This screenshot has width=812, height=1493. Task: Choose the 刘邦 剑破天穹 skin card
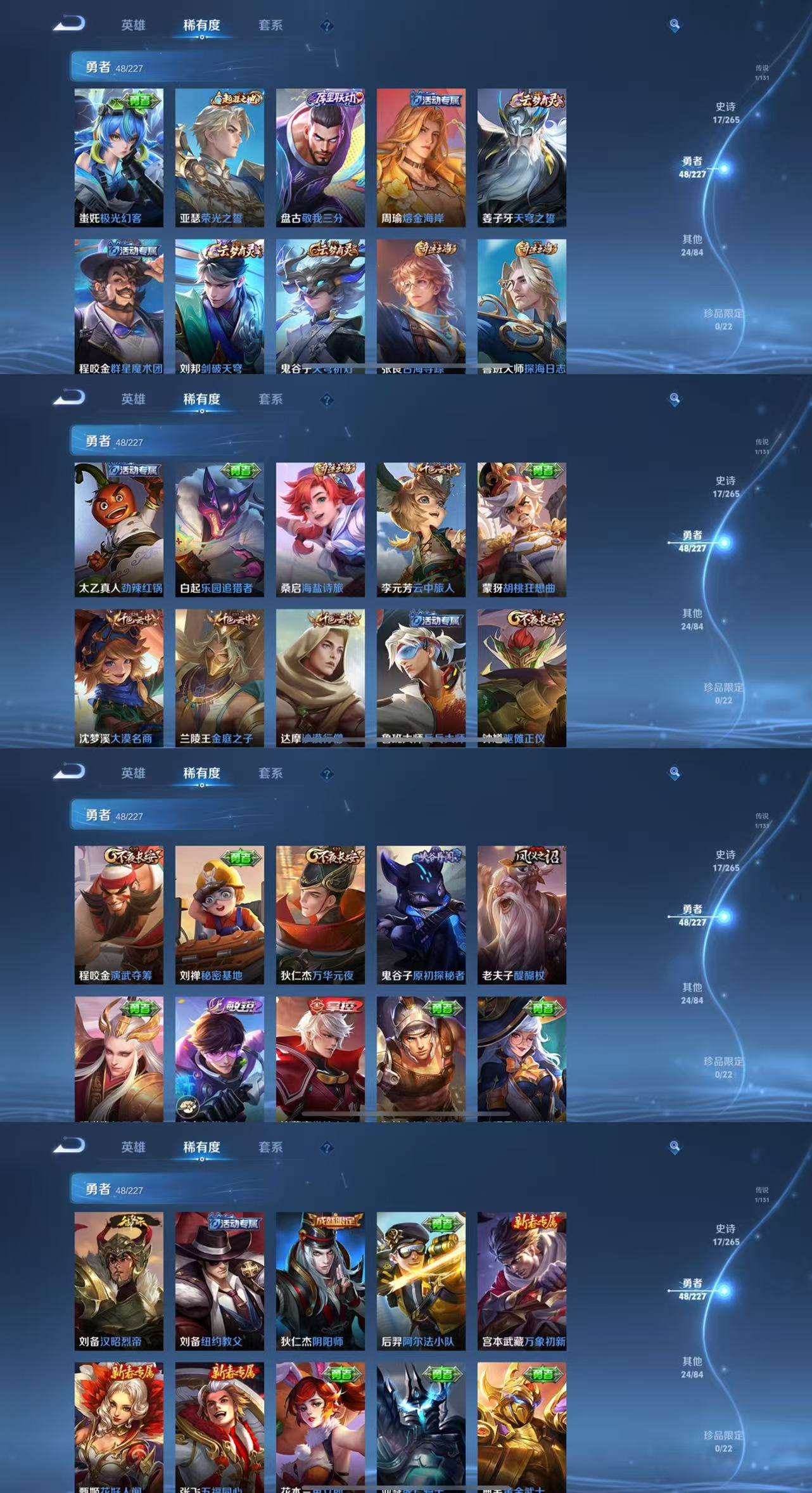coord(219,306)
